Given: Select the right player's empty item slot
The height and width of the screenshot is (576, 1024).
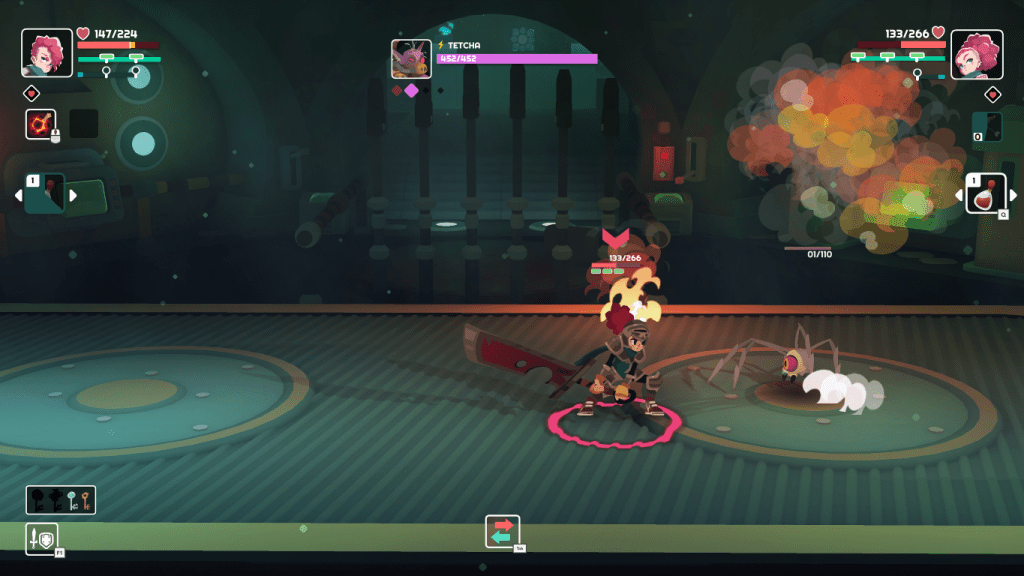Looking at the screenshot, I should (x=987, y=126).
